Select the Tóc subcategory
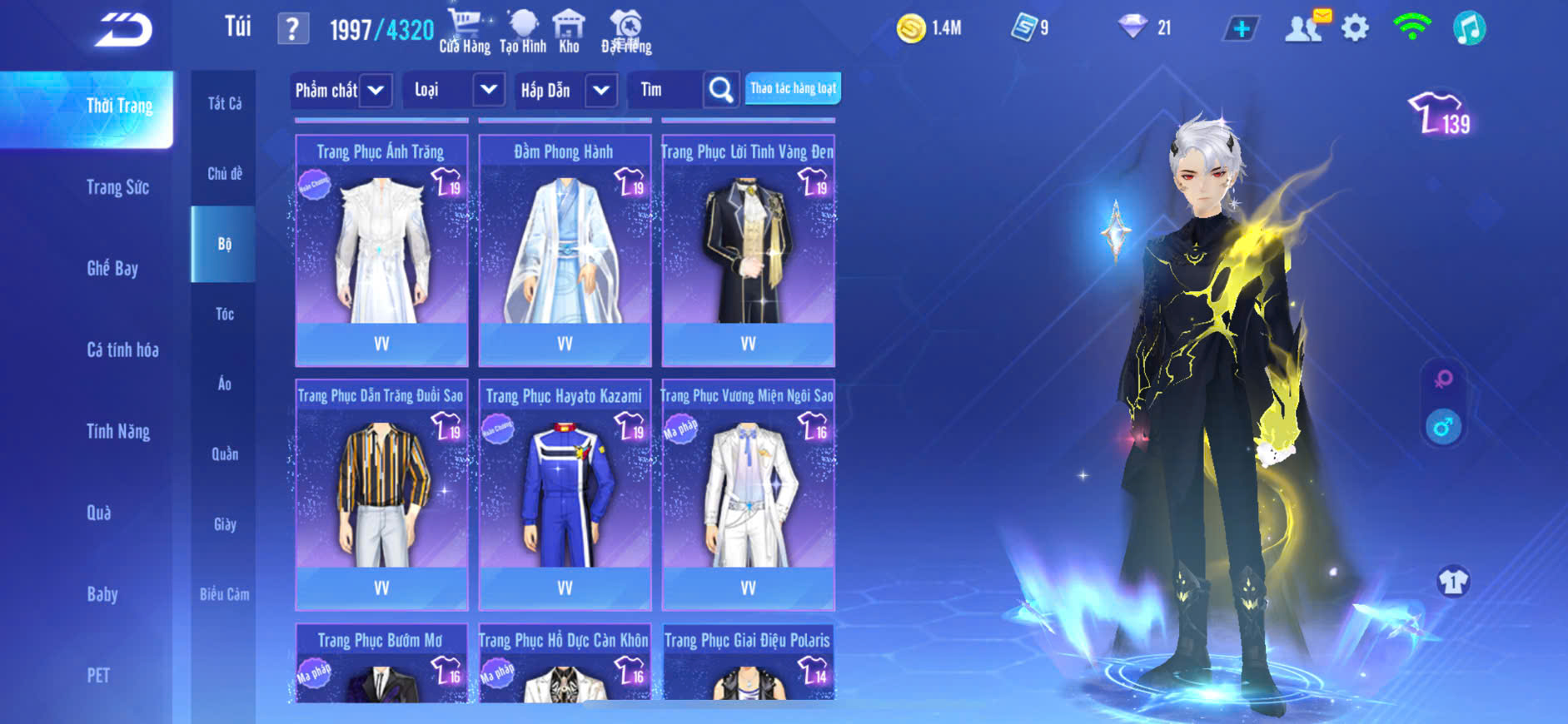The image size is (1568, 724). [x=224, y=314]
